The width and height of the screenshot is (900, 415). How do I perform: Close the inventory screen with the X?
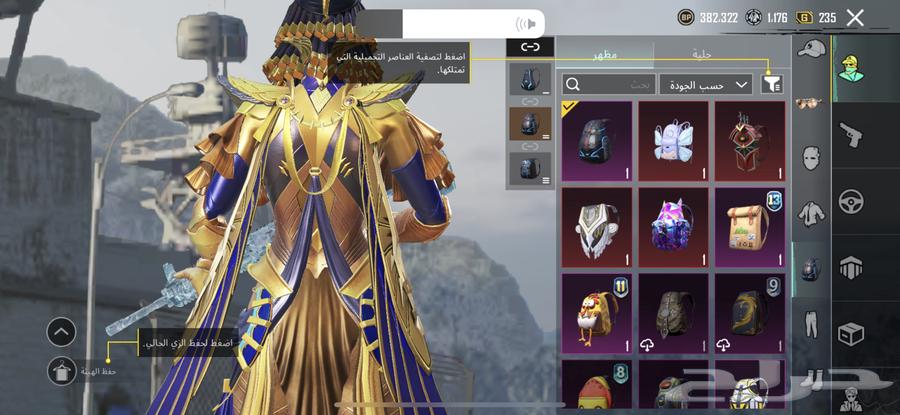pos(855,17)
